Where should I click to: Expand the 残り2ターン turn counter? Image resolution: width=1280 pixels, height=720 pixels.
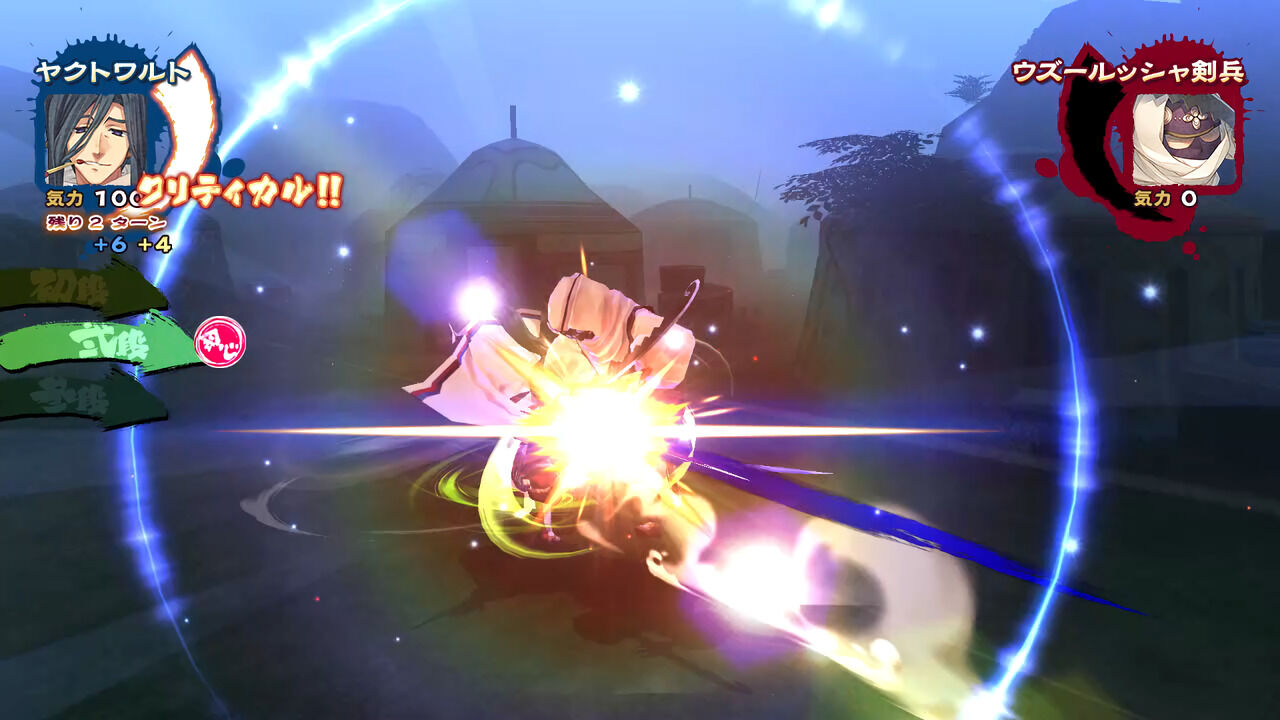pyautogui.click(x=105, y=222)
